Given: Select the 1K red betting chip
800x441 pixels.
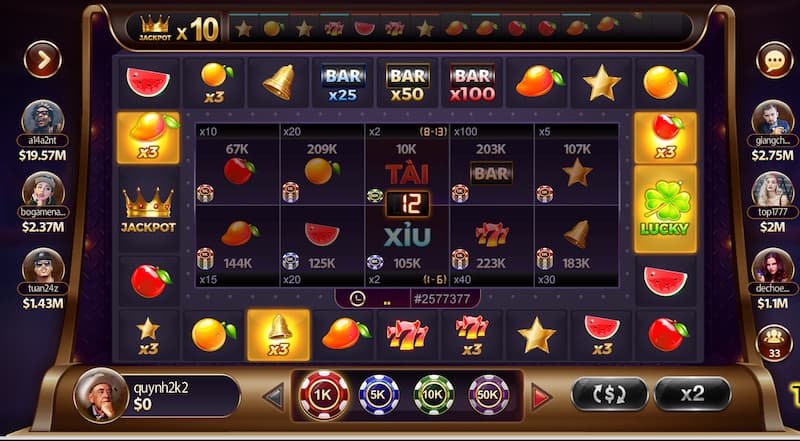Looking at the screenshot, I should point(324,395).
